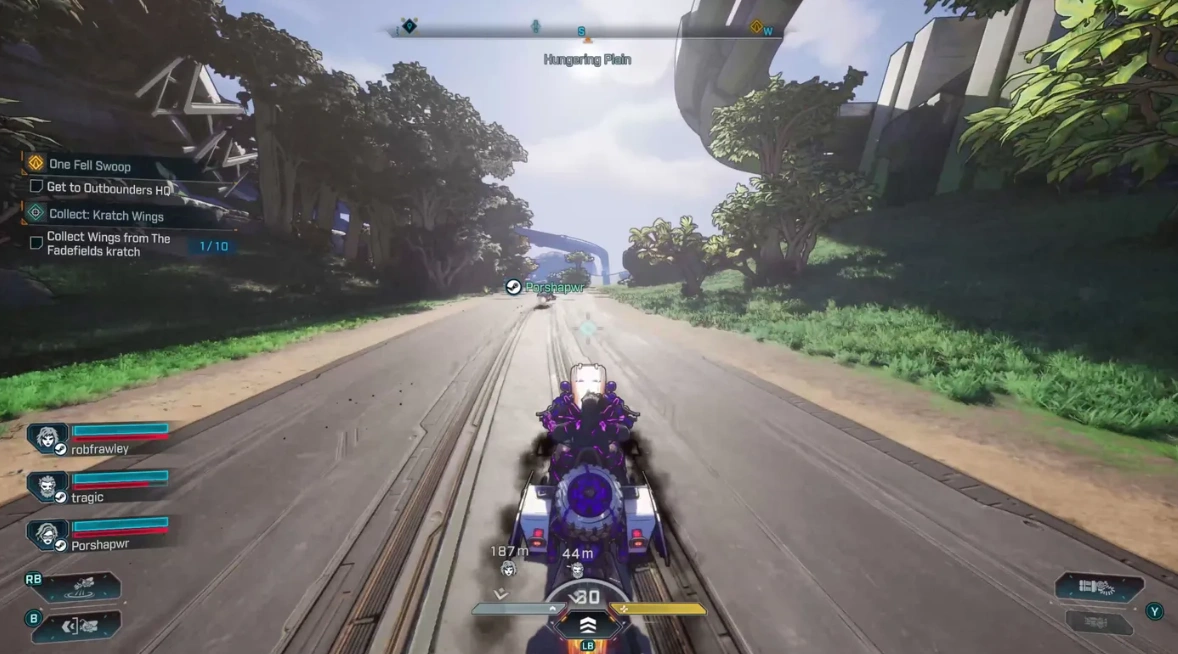Select Porshapwr's party portrait

47,533
